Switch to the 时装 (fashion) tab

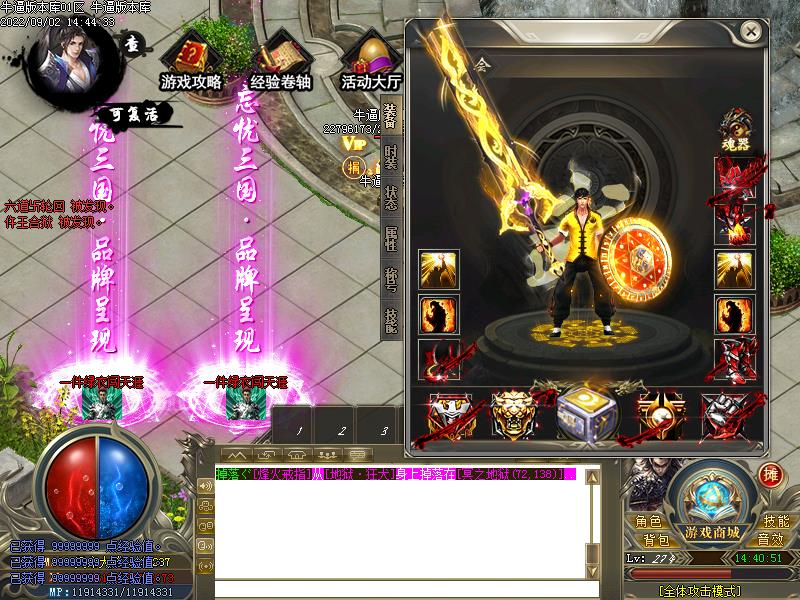pos(391,161)
